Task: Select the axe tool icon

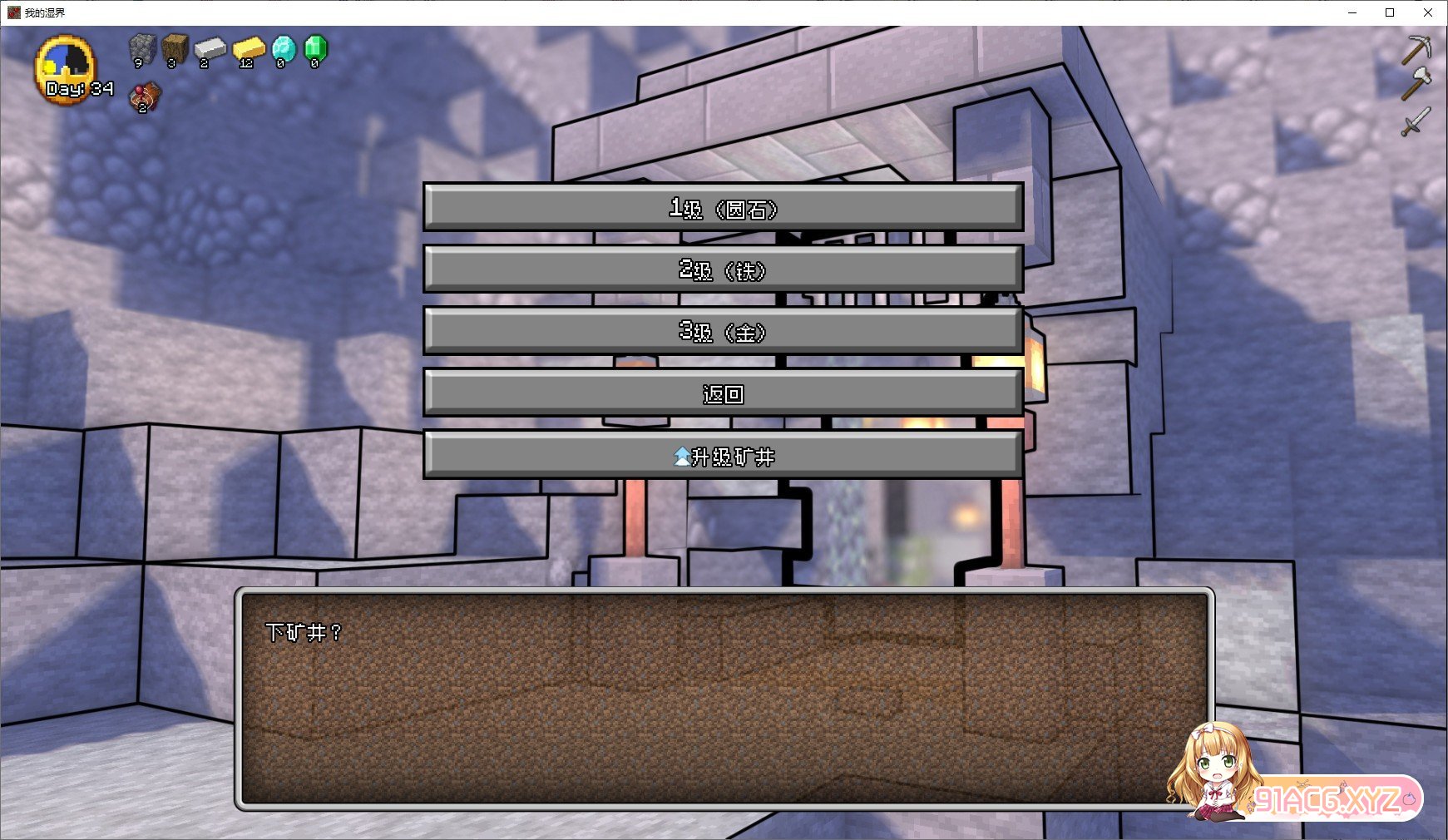Action: coord(1416,85)
